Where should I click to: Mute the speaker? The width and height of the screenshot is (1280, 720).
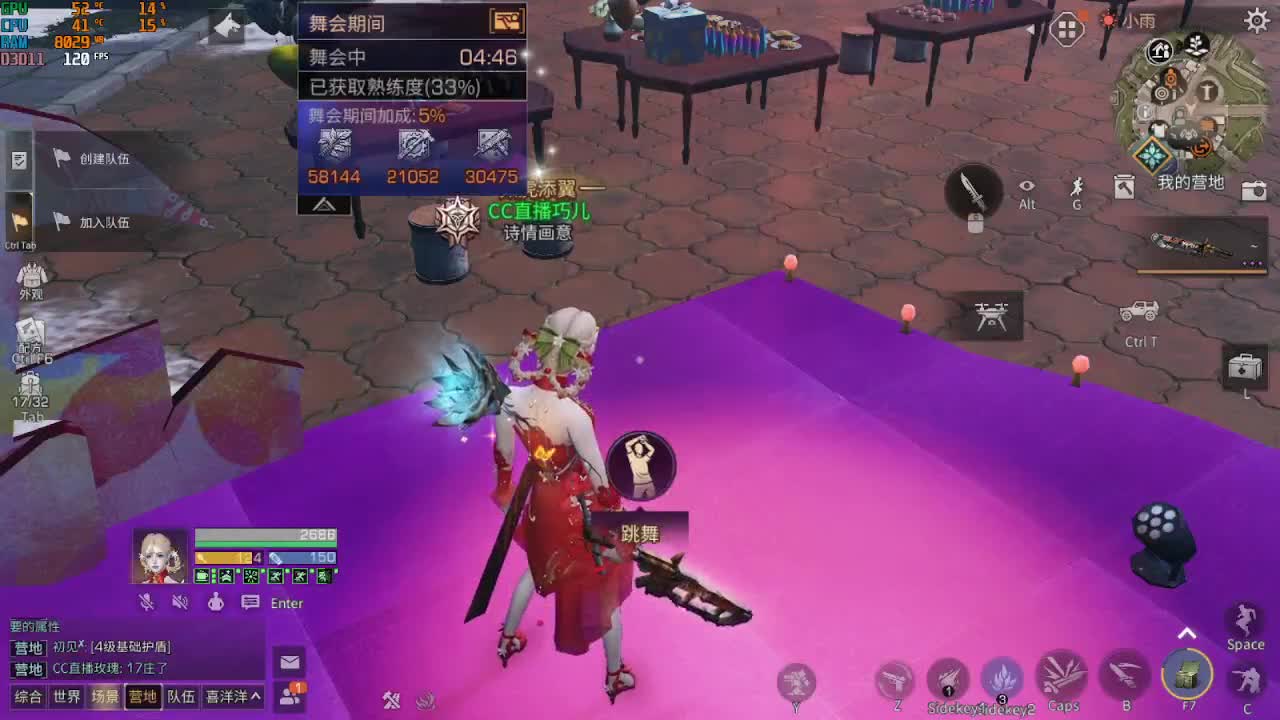point(181,601)
